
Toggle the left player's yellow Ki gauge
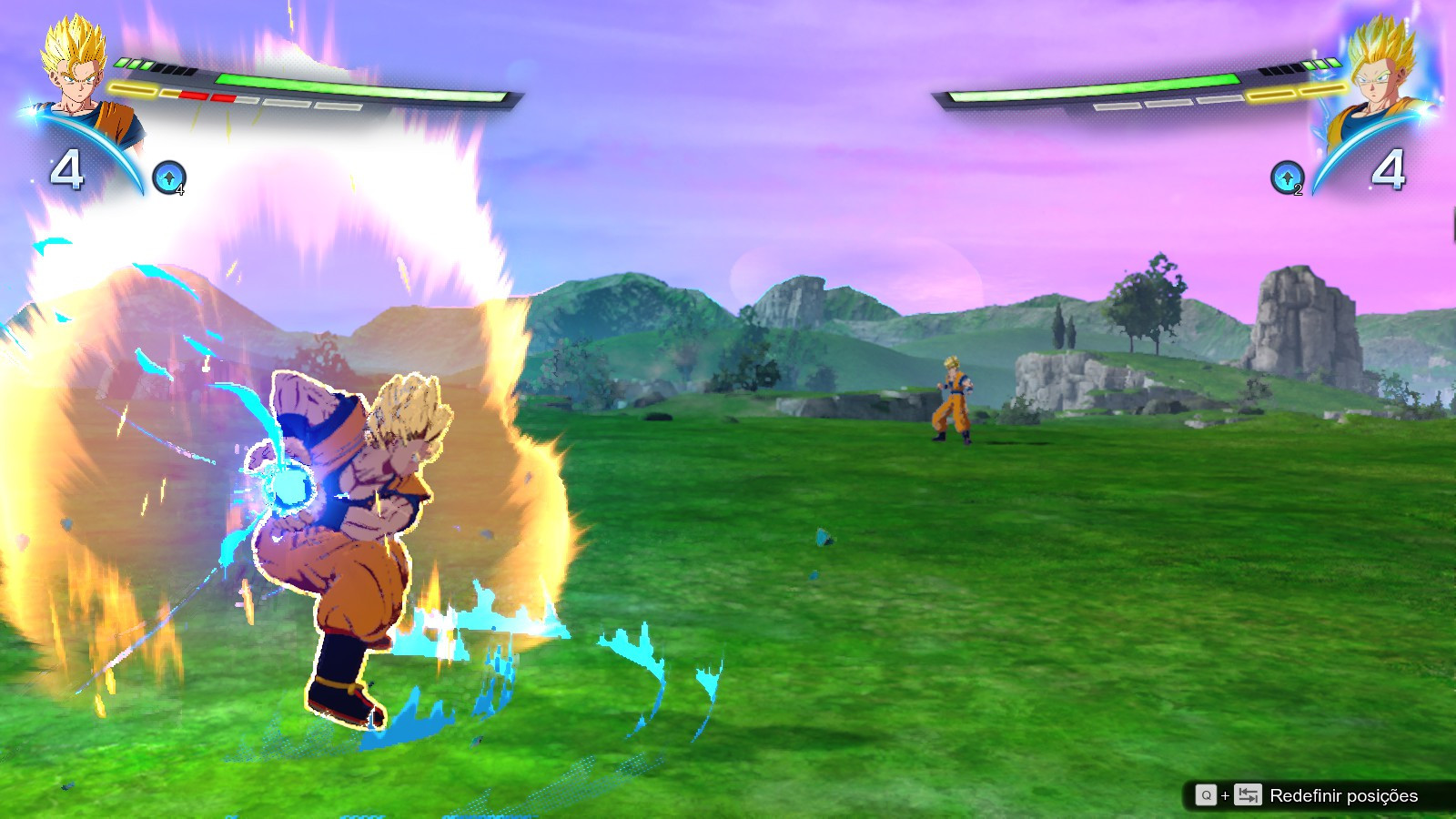click(x=132, y=88)
